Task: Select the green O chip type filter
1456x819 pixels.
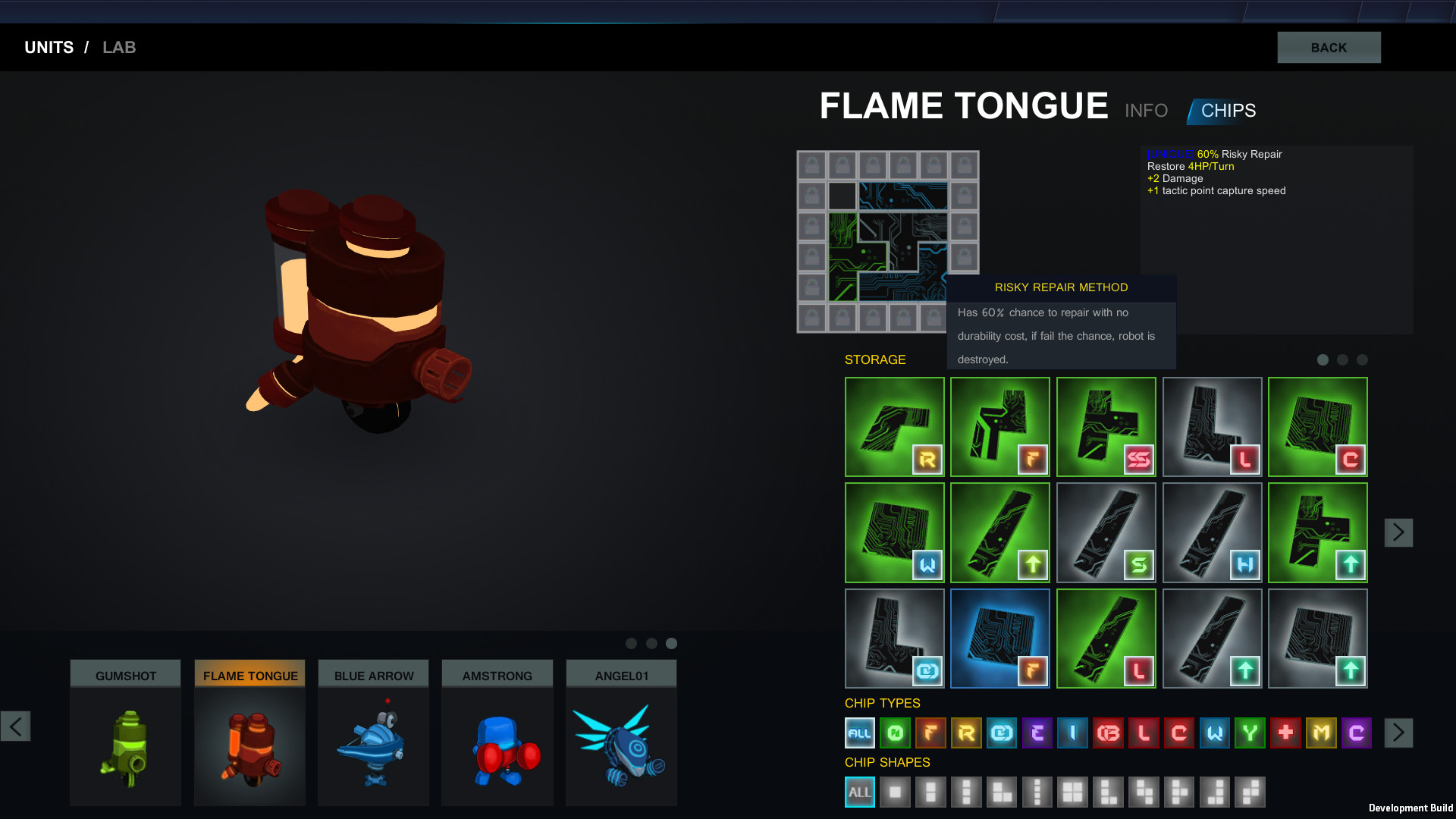Action: 896,733
